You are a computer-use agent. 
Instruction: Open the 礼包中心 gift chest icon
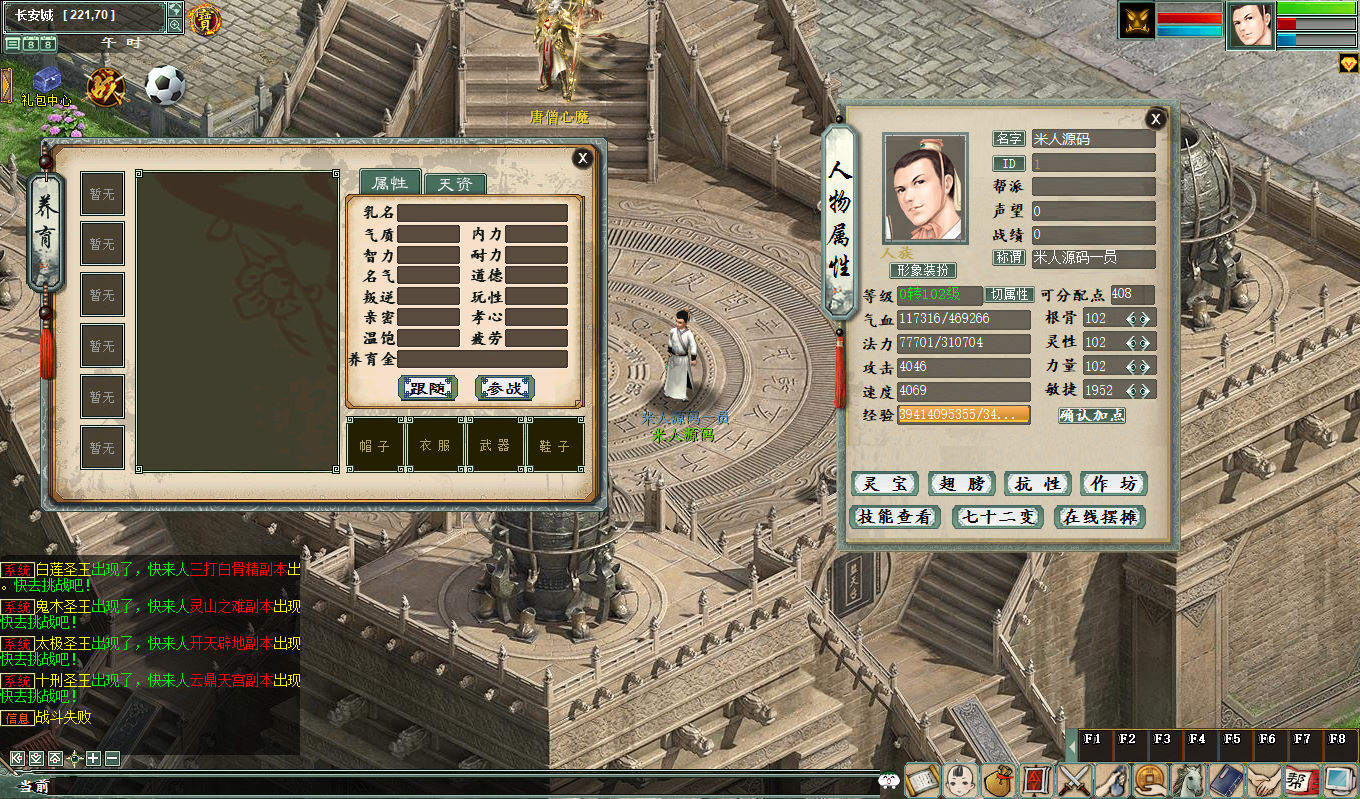46,82
